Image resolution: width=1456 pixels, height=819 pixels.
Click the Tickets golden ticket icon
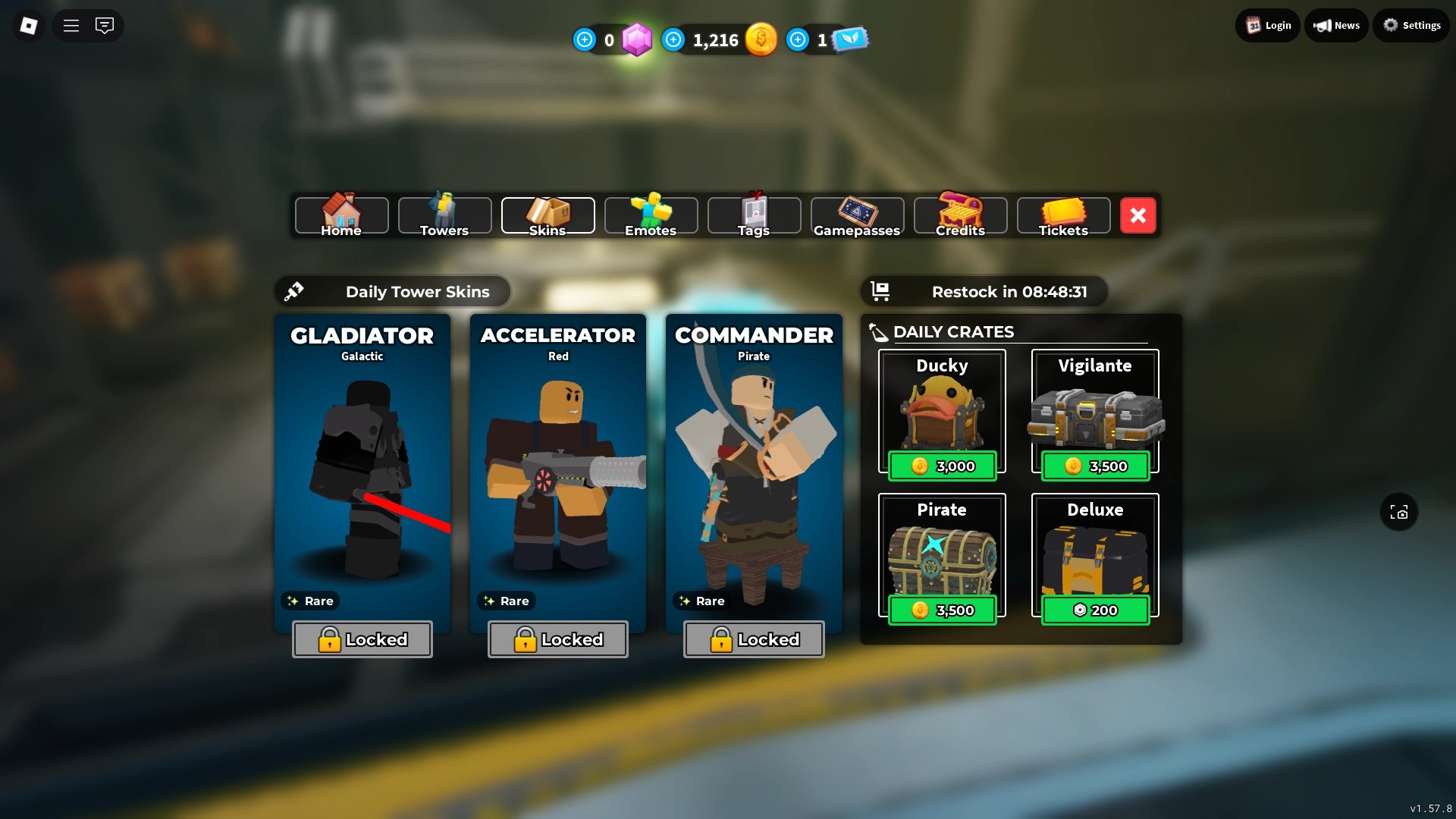(x=1063, y=210)
